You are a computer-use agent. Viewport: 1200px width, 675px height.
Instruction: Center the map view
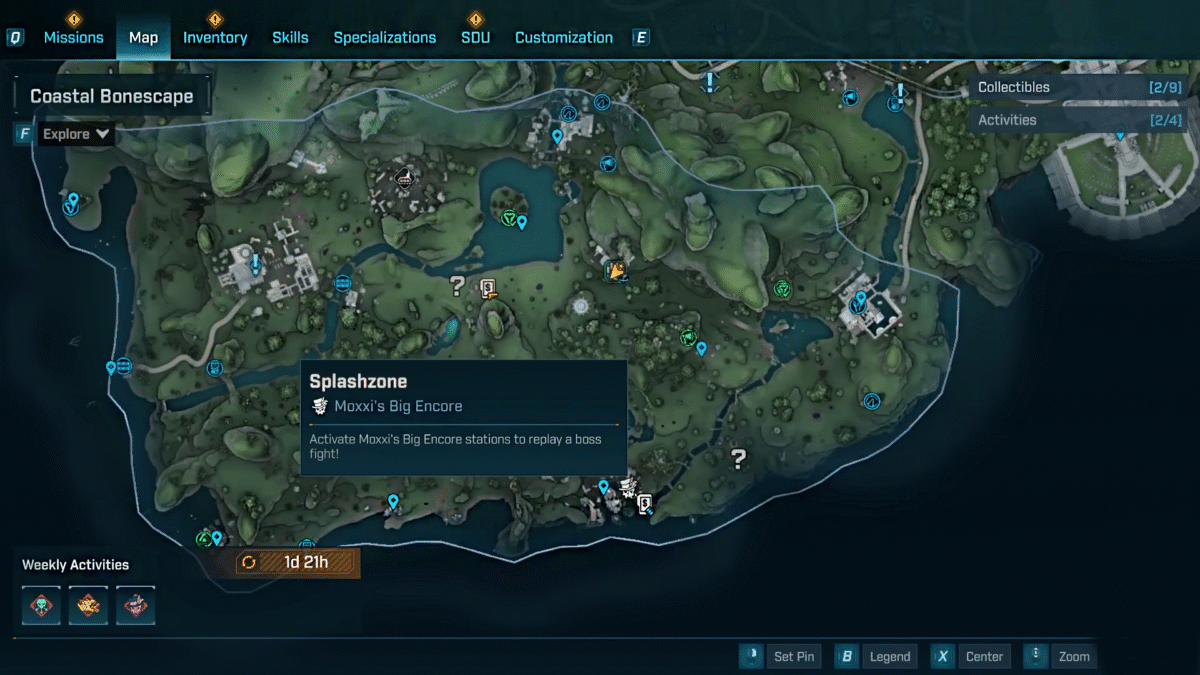click(971, 656)
